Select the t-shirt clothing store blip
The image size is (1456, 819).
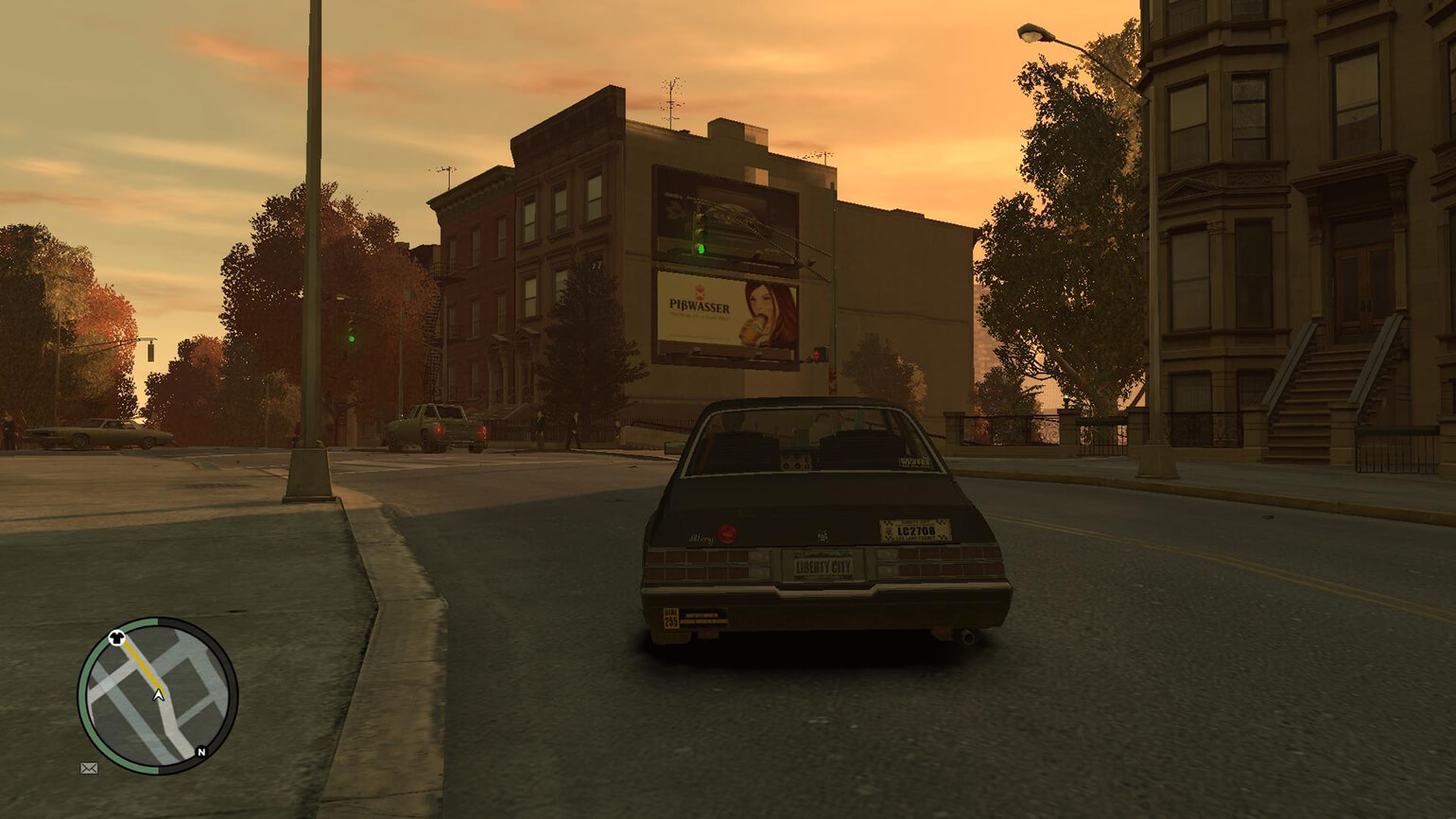pyautogui.click(x=117, y=637)
